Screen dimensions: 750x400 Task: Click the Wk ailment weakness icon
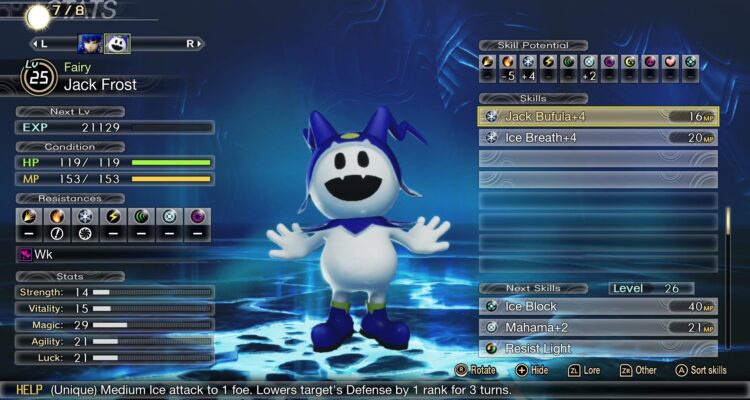click(28, 253)
